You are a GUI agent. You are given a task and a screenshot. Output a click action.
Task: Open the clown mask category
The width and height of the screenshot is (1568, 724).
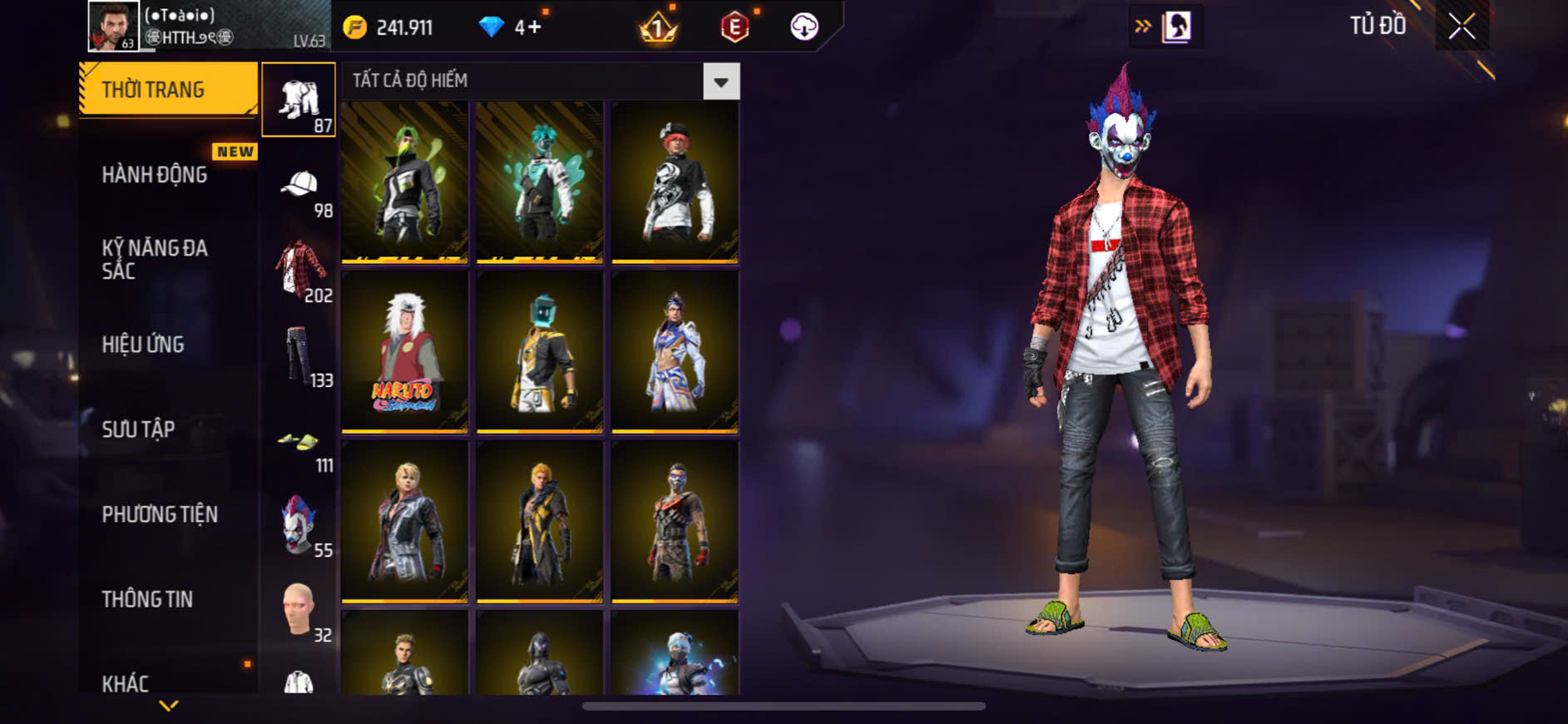coord(299,526)
